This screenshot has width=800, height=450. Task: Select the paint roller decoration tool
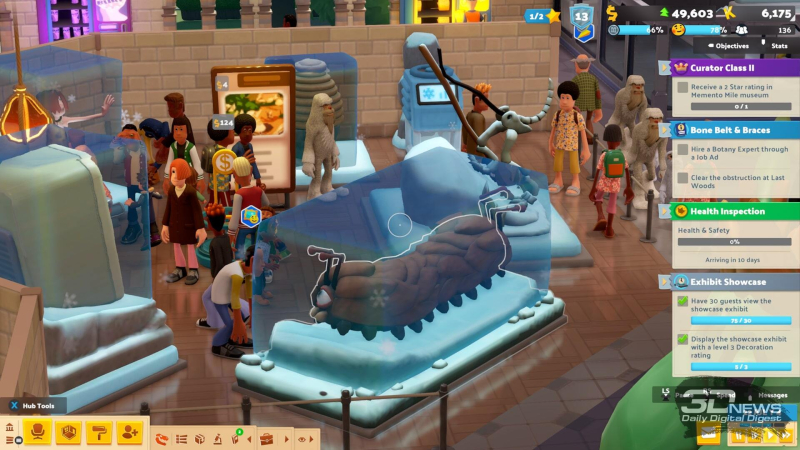point(99,432)
